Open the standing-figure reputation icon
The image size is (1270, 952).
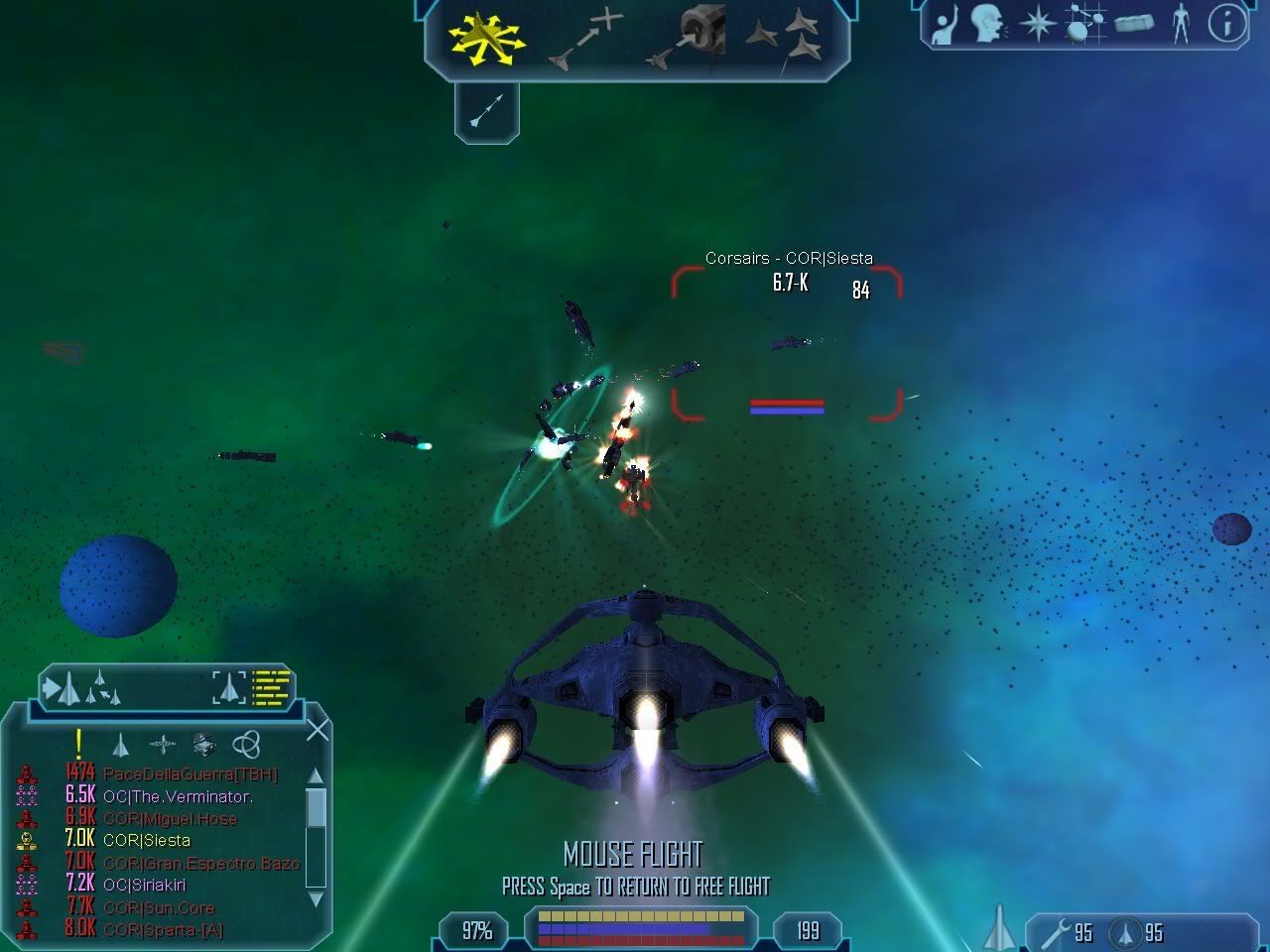[x=1180, y=24]
